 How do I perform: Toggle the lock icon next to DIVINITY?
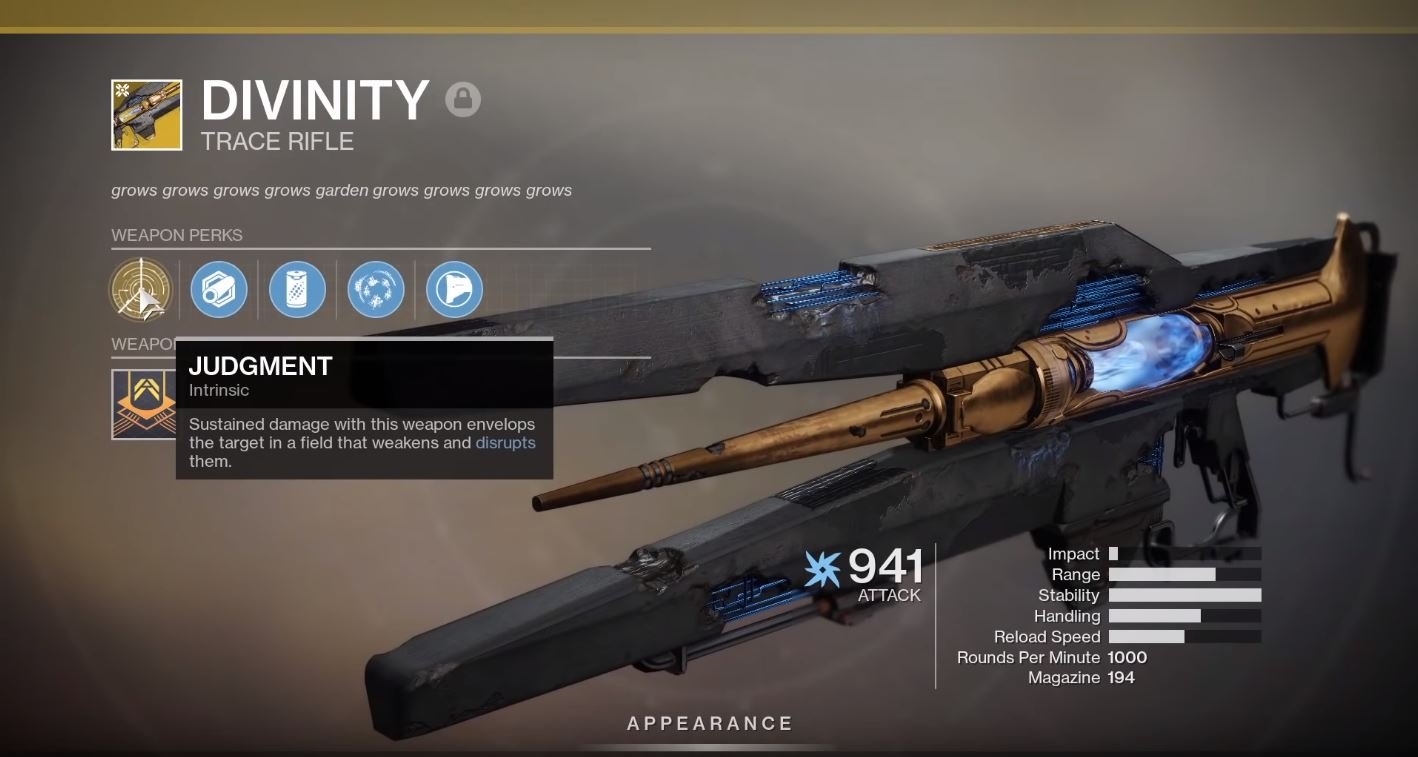point(463,100)
